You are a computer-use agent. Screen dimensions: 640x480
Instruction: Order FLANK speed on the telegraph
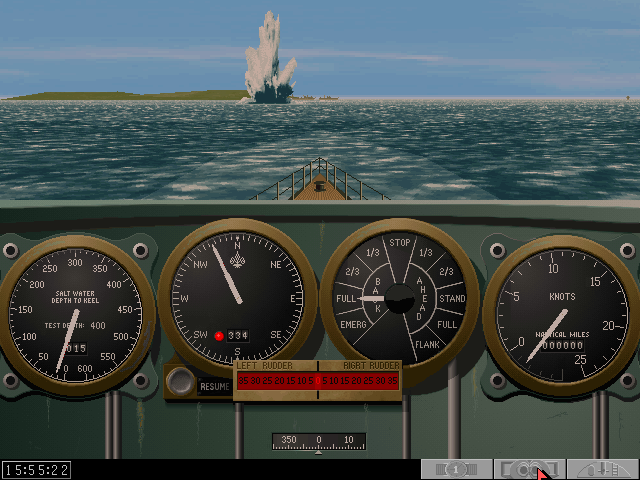coord(427,345)
